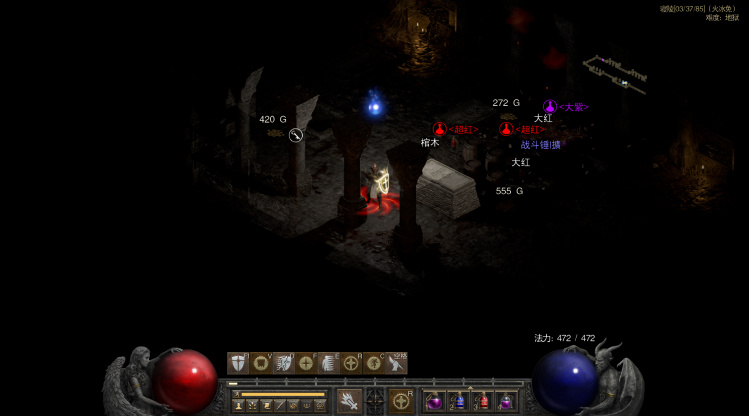Pick up the 420 G gold label

pyautogui.click(x=273, y=119)
